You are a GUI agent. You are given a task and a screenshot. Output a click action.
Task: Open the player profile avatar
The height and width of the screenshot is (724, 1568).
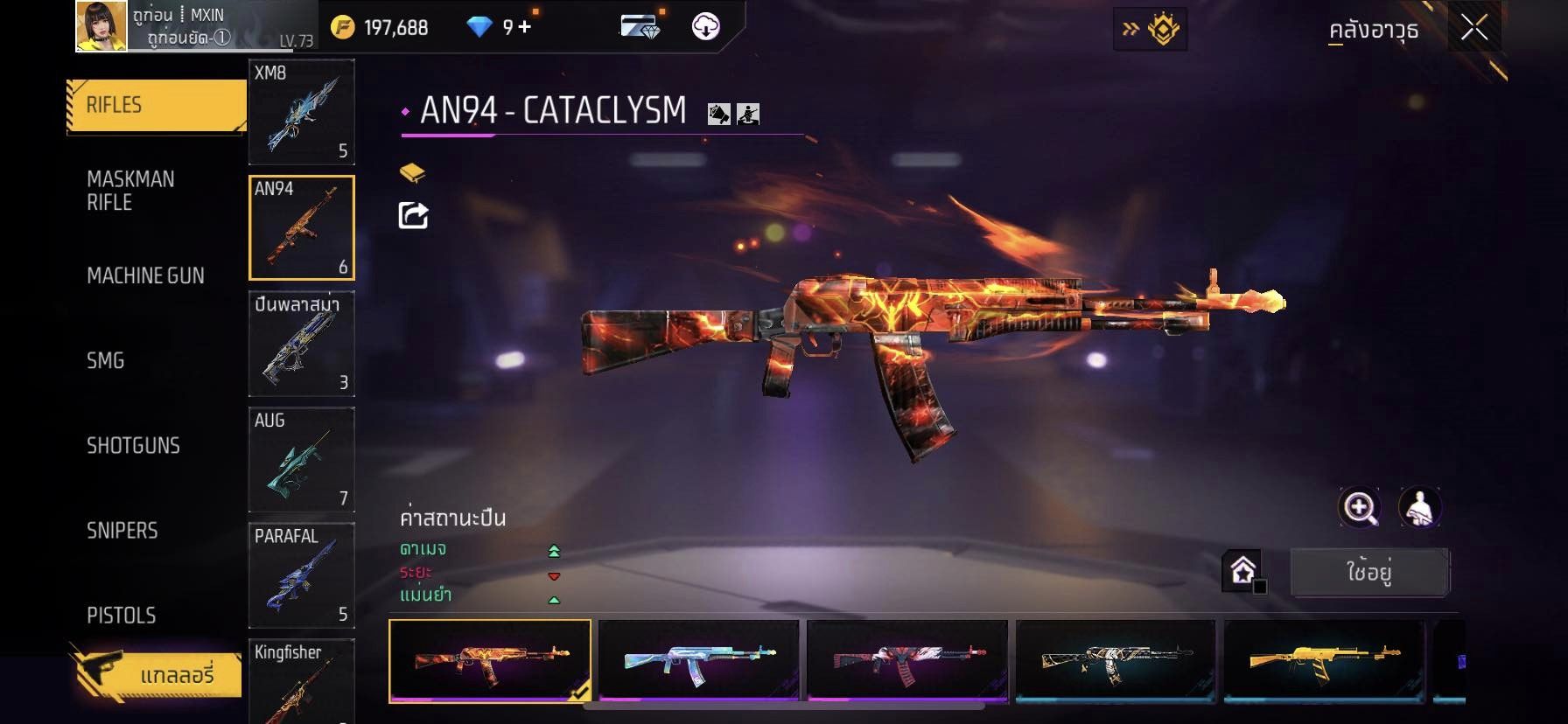101,26
